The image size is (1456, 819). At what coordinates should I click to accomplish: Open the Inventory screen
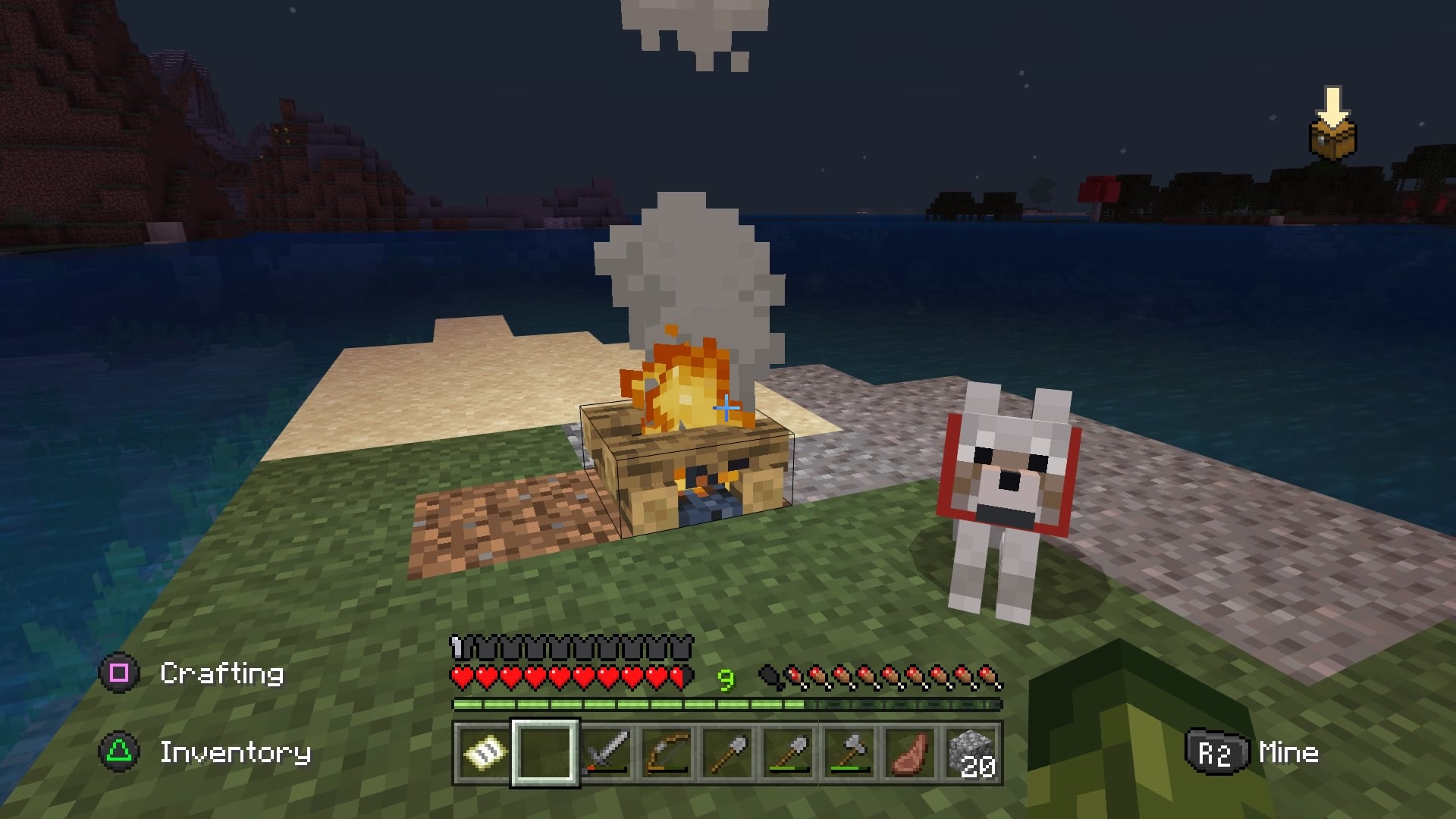pos(235,752)
